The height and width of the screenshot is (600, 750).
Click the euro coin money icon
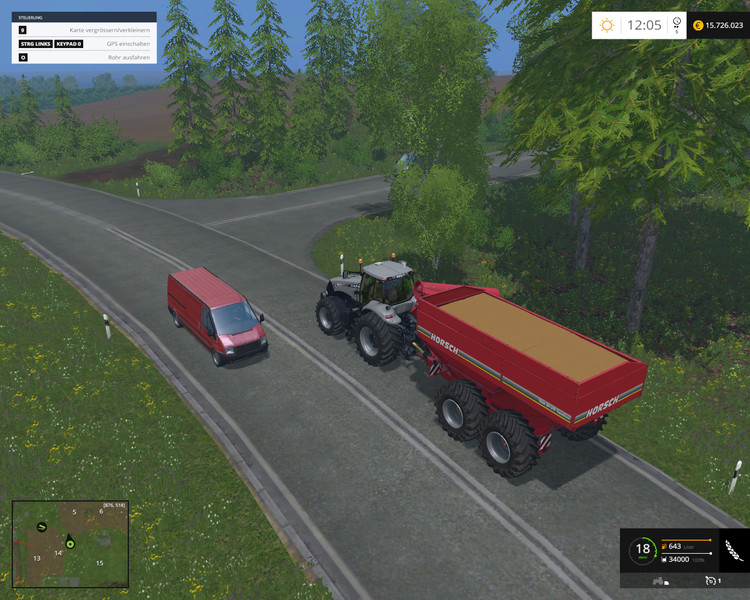(697, 25)
